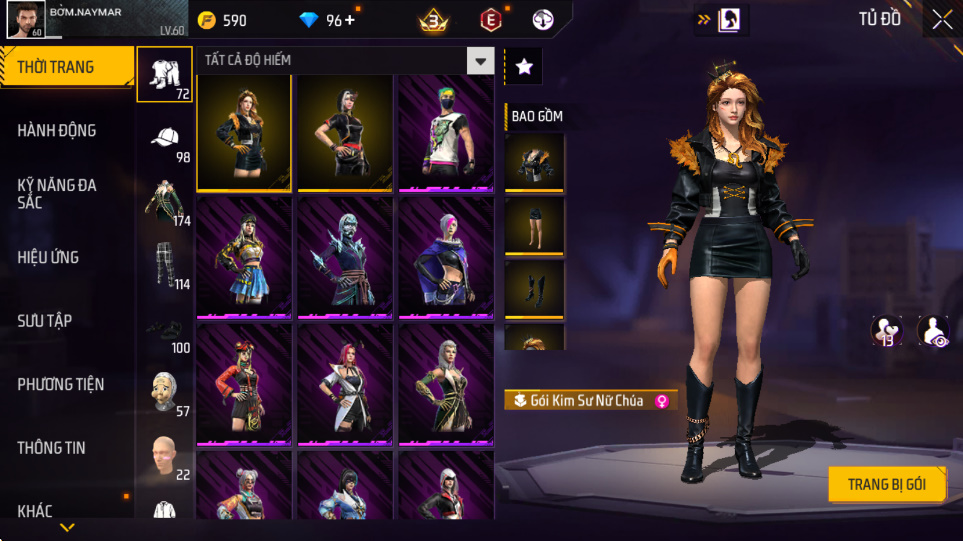The height and width of the screenshot is (541, 963).
Task: Open the Tất Cả Độ Hiếm rarity dropdown
Action: [x=481, y=61]
